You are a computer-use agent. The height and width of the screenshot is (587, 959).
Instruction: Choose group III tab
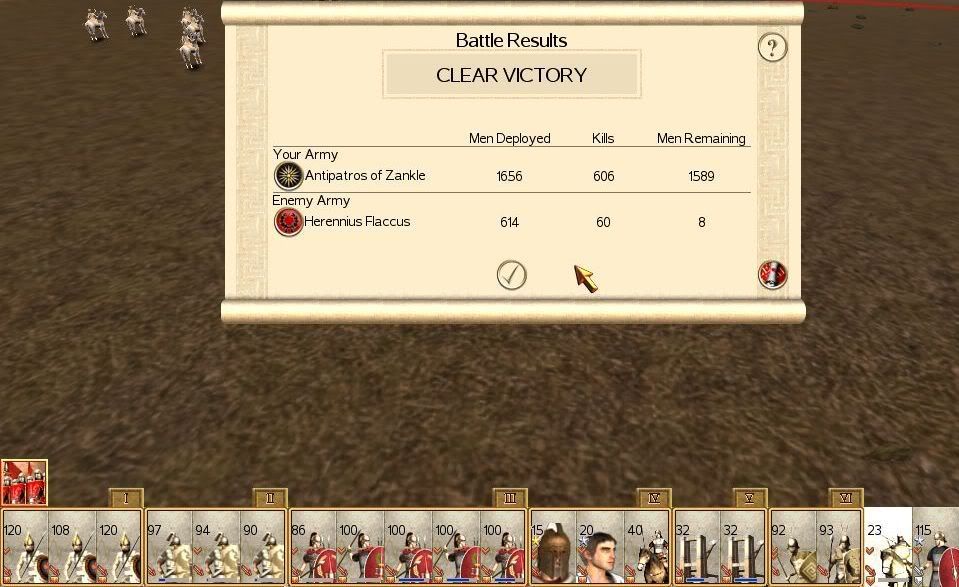pyautogui.click(x=510, y=498)
